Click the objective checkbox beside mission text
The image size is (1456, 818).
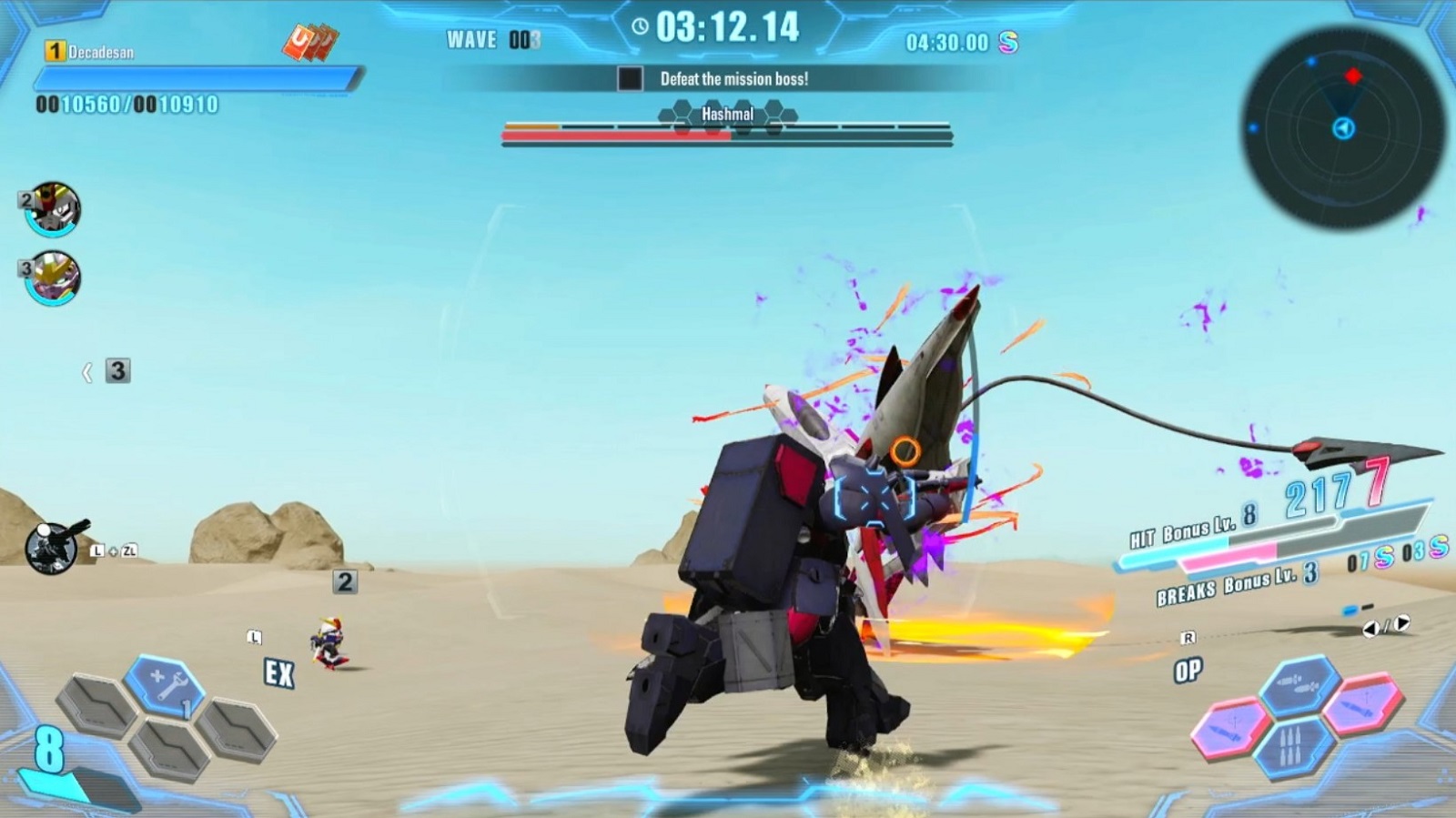(x=630, y=79)
